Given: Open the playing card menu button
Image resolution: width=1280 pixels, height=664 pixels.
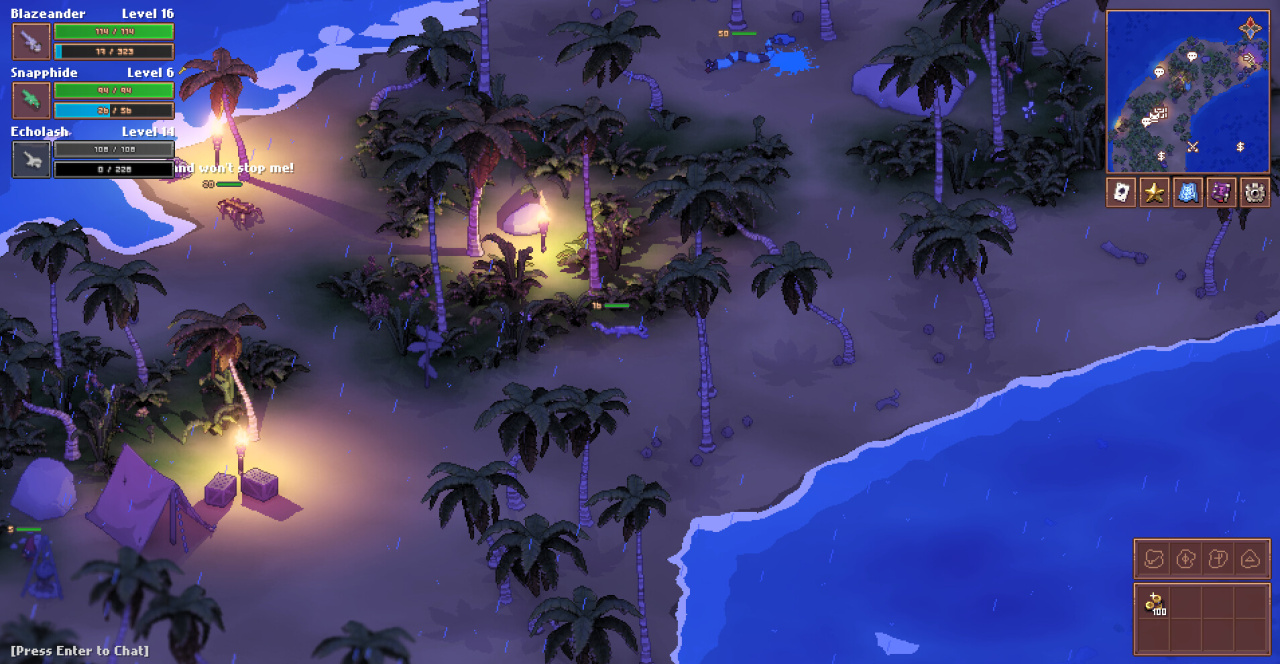Looking at the screenshot, I should point(1121,192).
